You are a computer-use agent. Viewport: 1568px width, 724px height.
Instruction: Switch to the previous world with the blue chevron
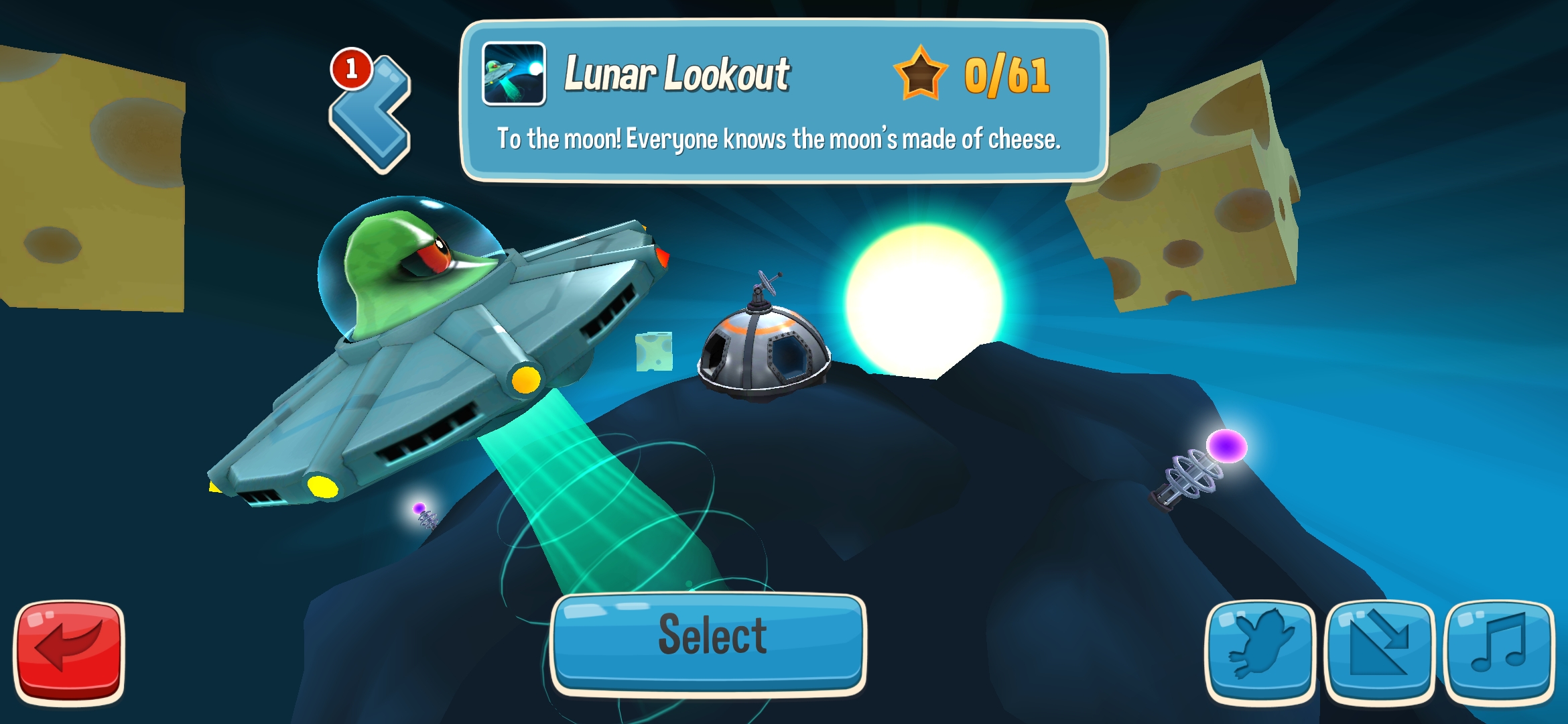coord(371,114)
